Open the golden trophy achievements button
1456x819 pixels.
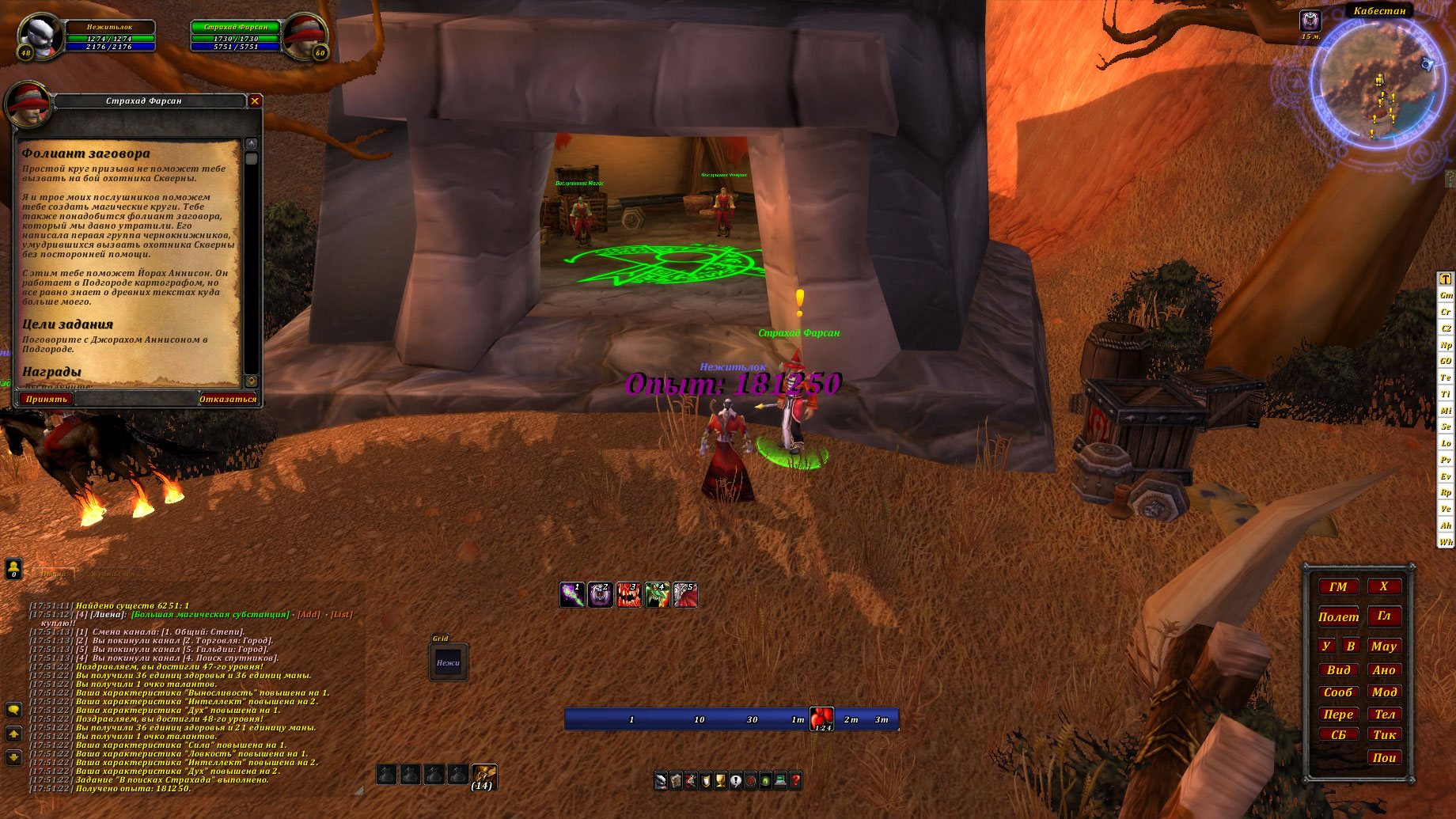(x=720, y=781)
